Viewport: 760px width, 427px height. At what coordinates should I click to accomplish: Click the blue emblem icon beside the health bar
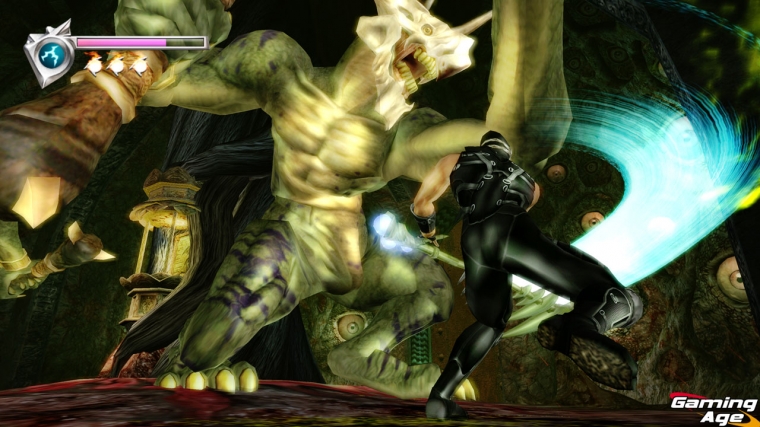(x=49, y=53)
